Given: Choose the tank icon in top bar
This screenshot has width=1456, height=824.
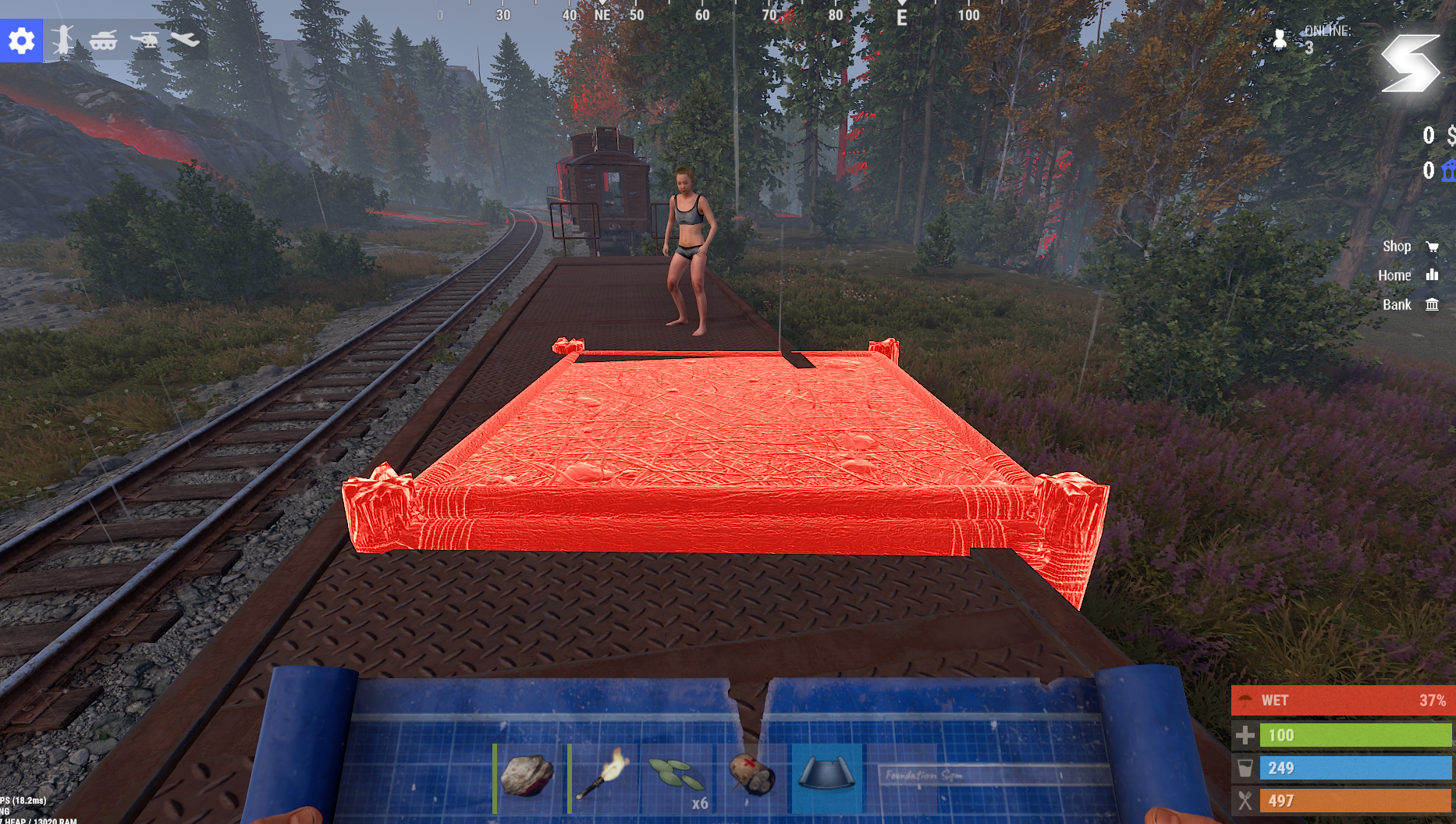Looking at the screenshot, I should coord(103,40).
